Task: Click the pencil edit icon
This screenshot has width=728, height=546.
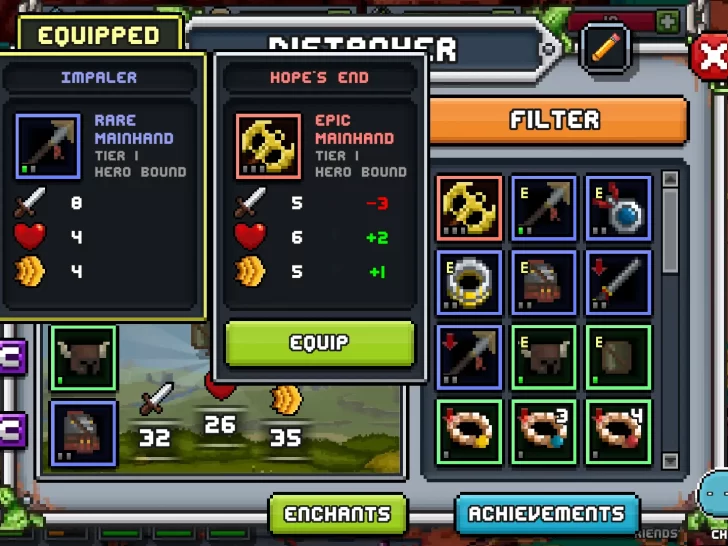Action: point(606,46)
